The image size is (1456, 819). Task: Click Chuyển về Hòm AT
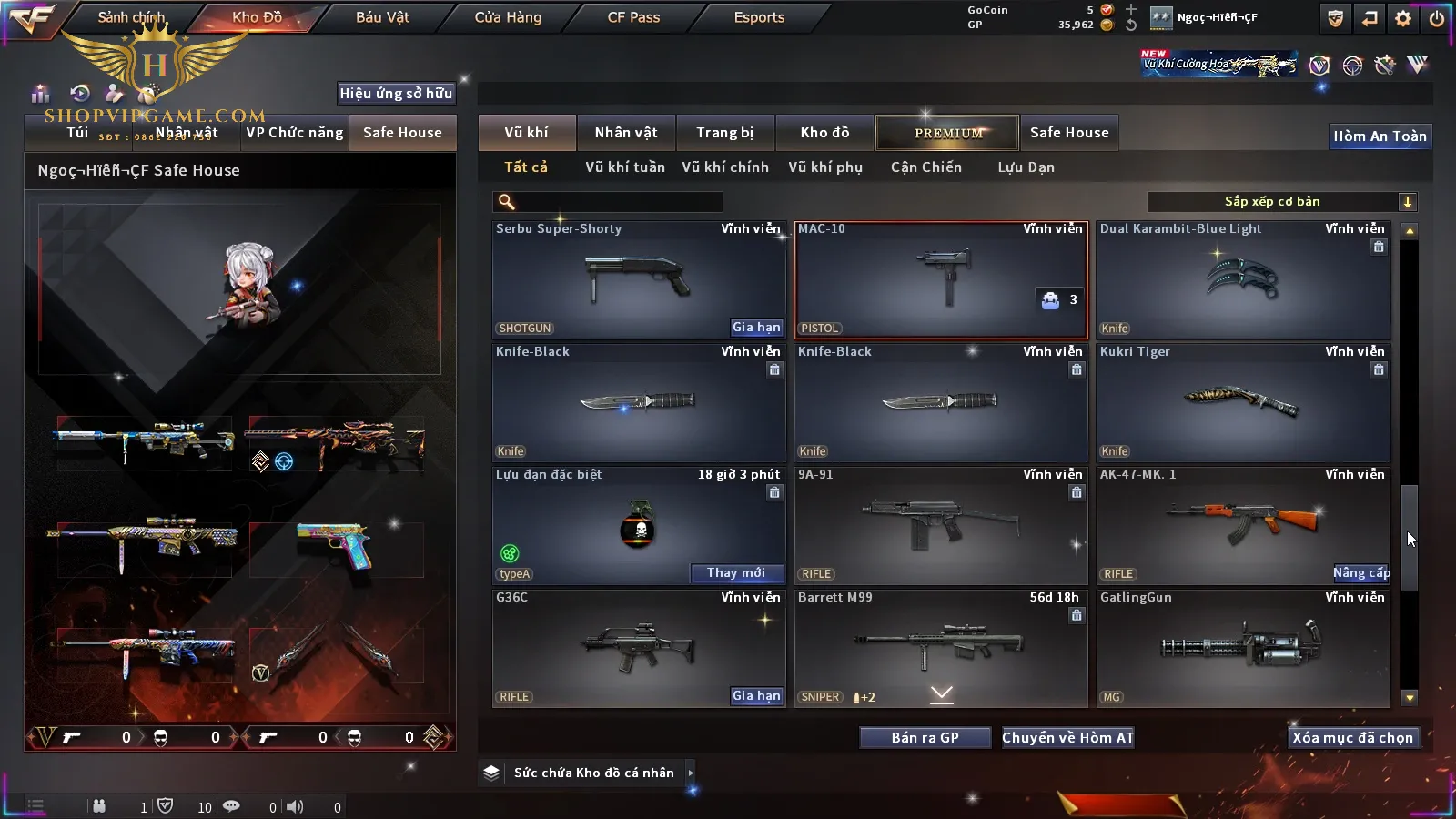point(1067,738)
